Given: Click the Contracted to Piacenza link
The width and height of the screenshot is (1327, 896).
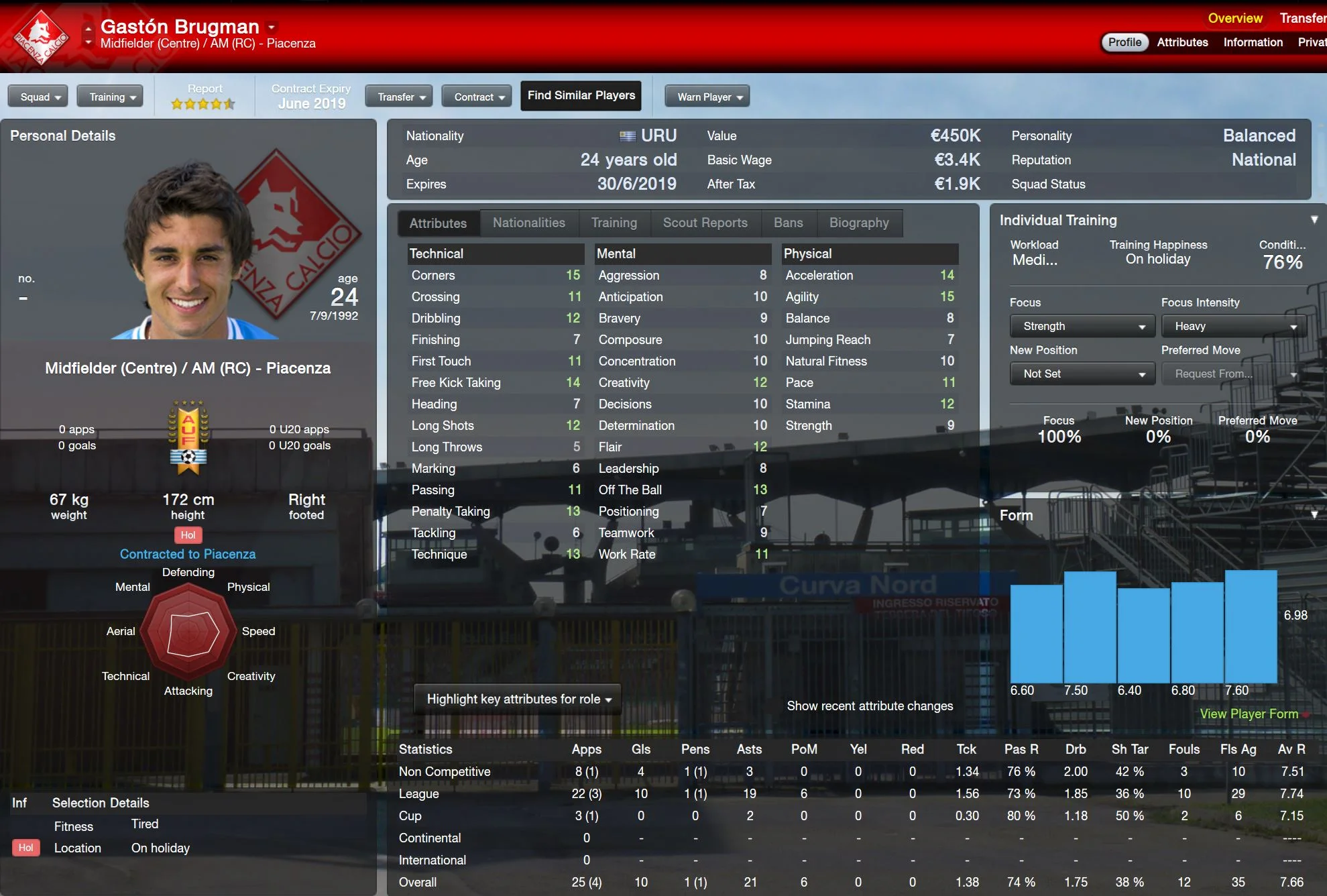Looking at the screenshot, I should pyautogui.click(x=188, y=555).
